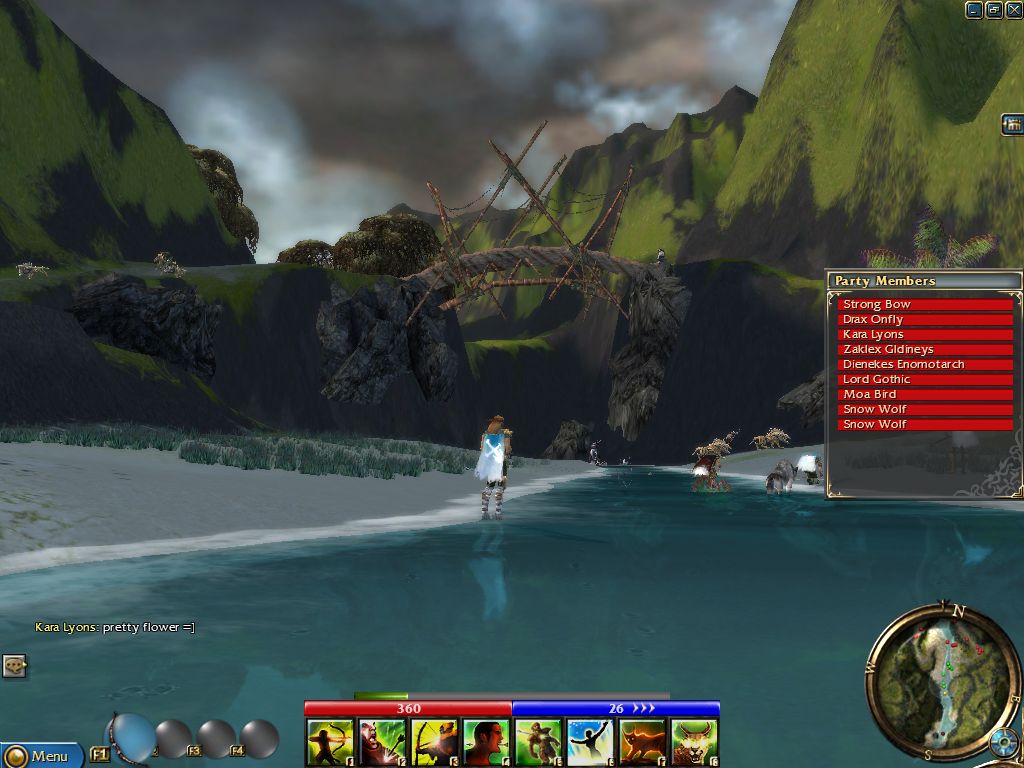Target Kara Lyons in party members
Screen dimensions: 1024x768
926,334
